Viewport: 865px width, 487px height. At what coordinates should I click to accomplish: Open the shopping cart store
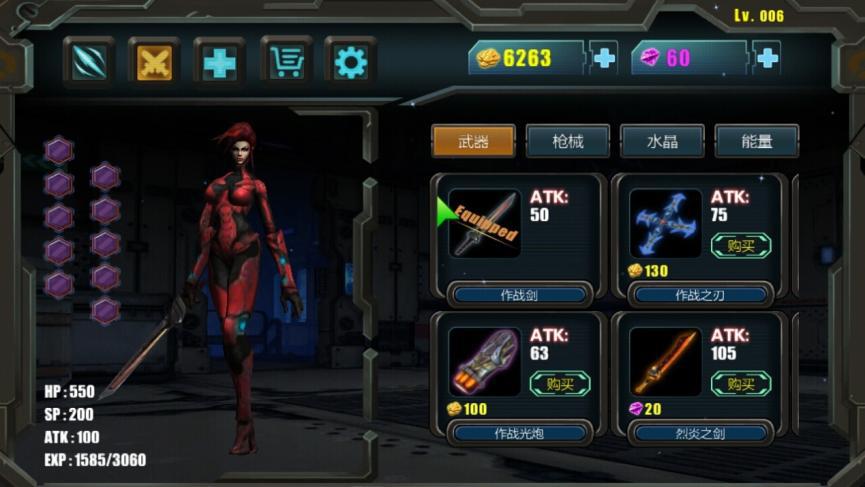point(286,62)
